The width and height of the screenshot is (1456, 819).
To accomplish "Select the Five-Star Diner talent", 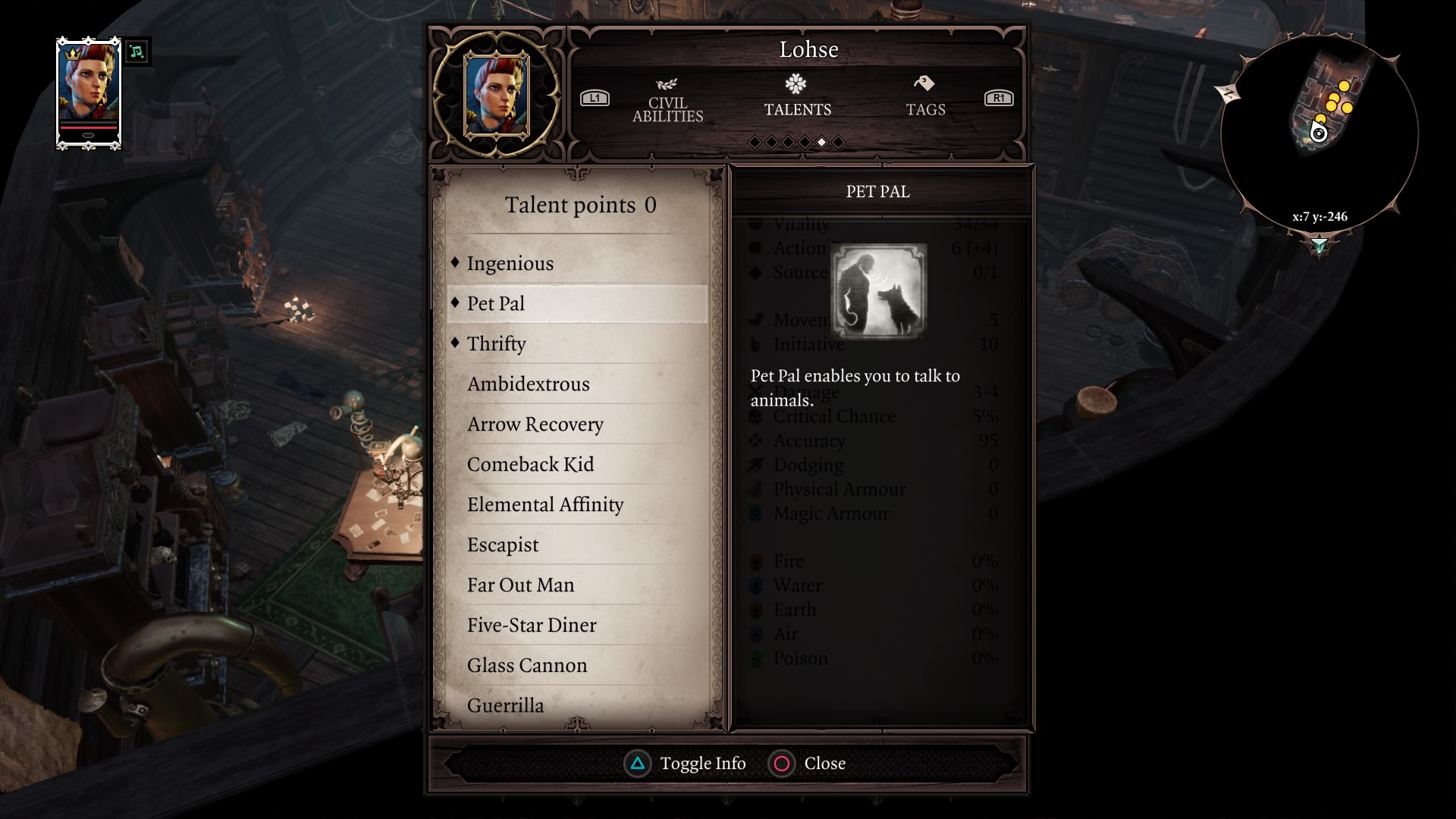I will point(531,625).
